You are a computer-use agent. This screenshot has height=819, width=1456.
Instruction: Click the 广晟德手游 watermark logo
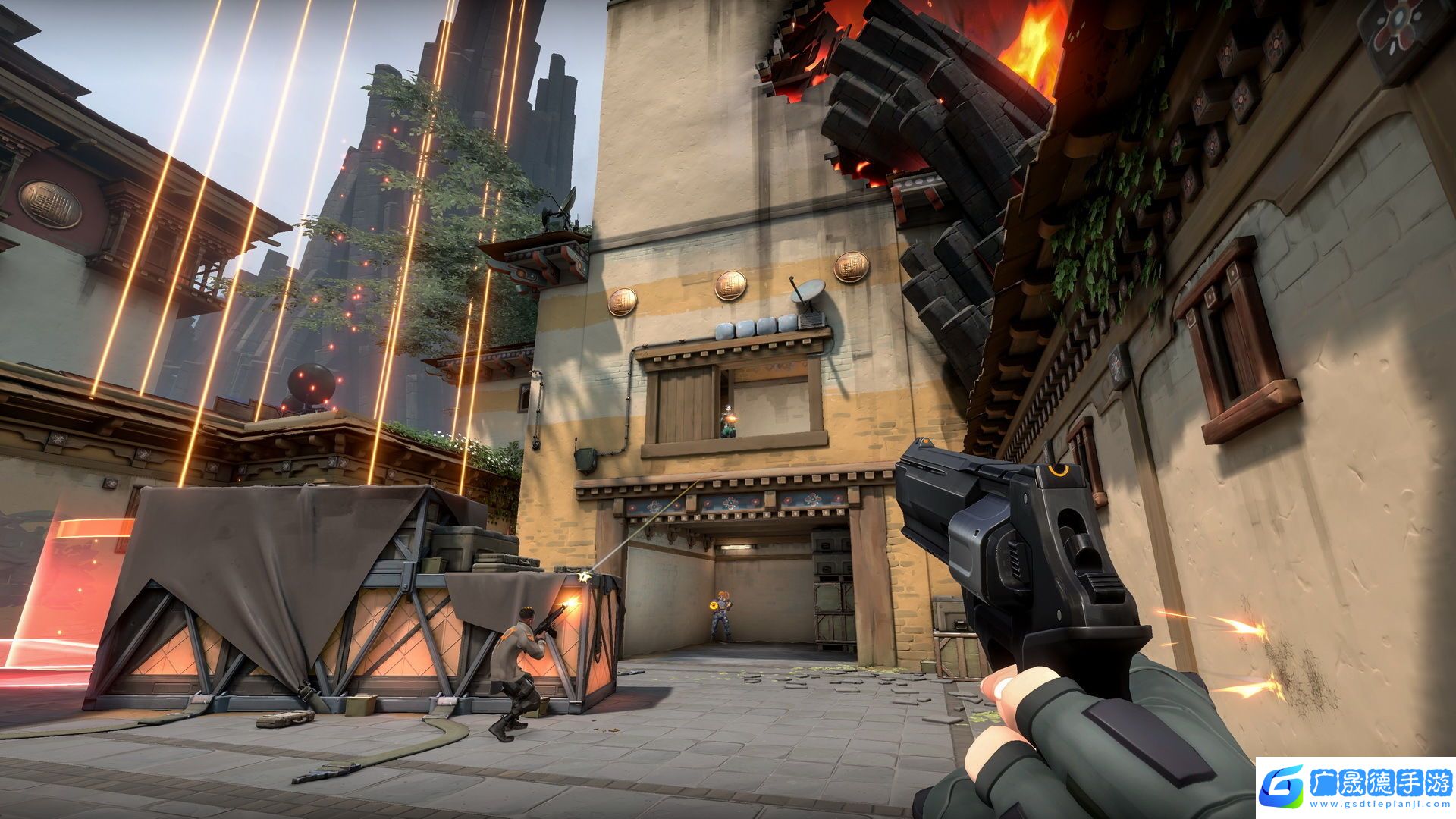coord(1355,787)
